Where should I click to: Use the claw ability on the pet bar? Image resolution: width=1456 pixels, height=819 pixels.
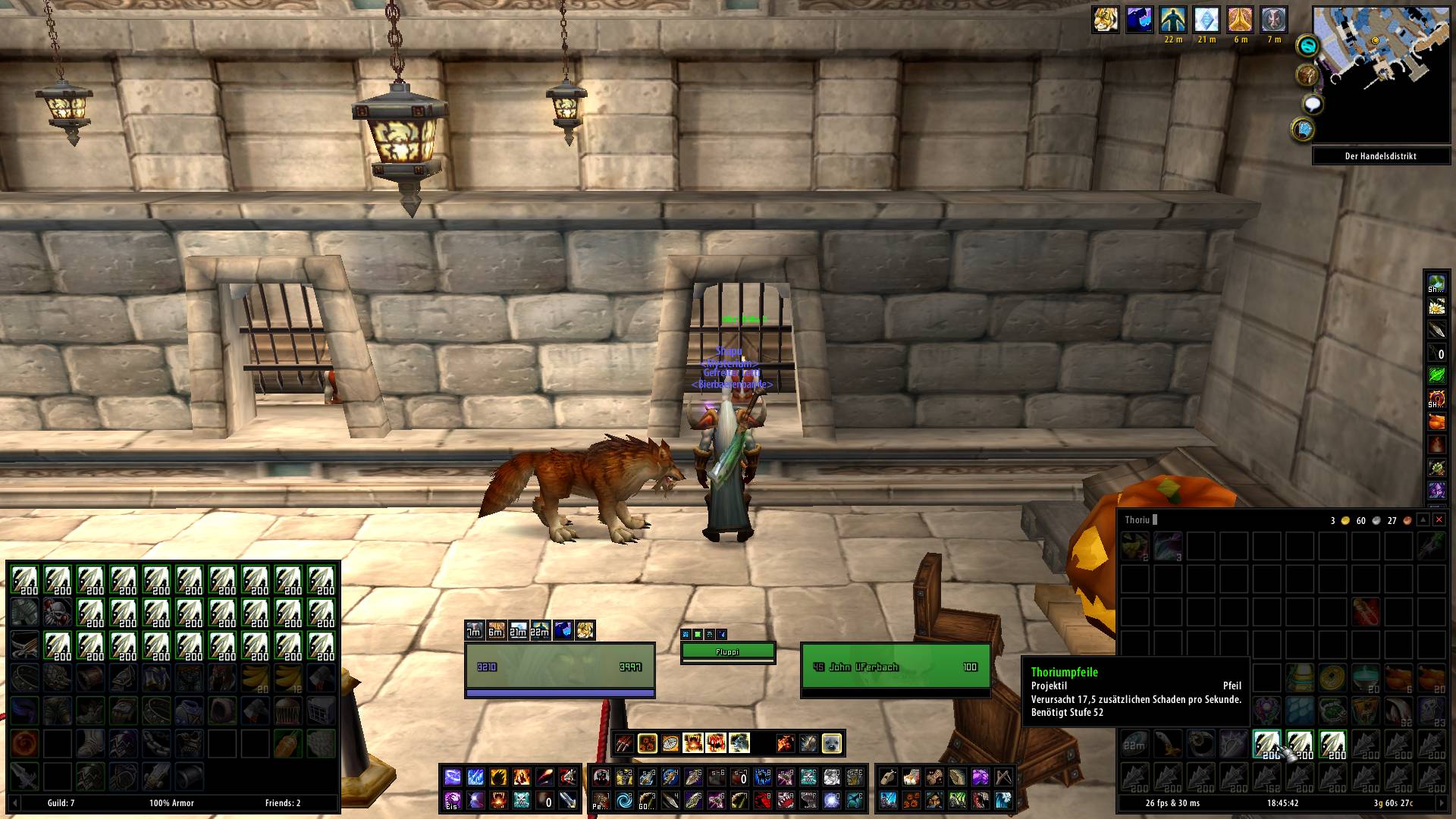(x=624, y=743)
